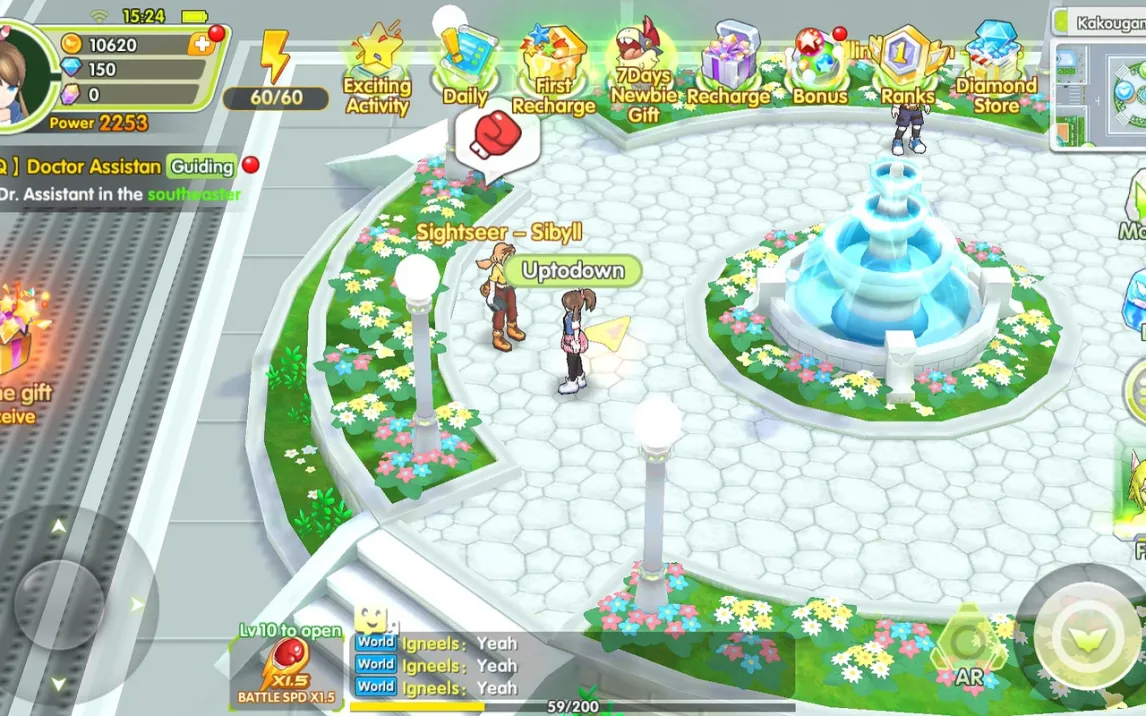Open the 7Days Newbie Gift

(x=643, y=68)
